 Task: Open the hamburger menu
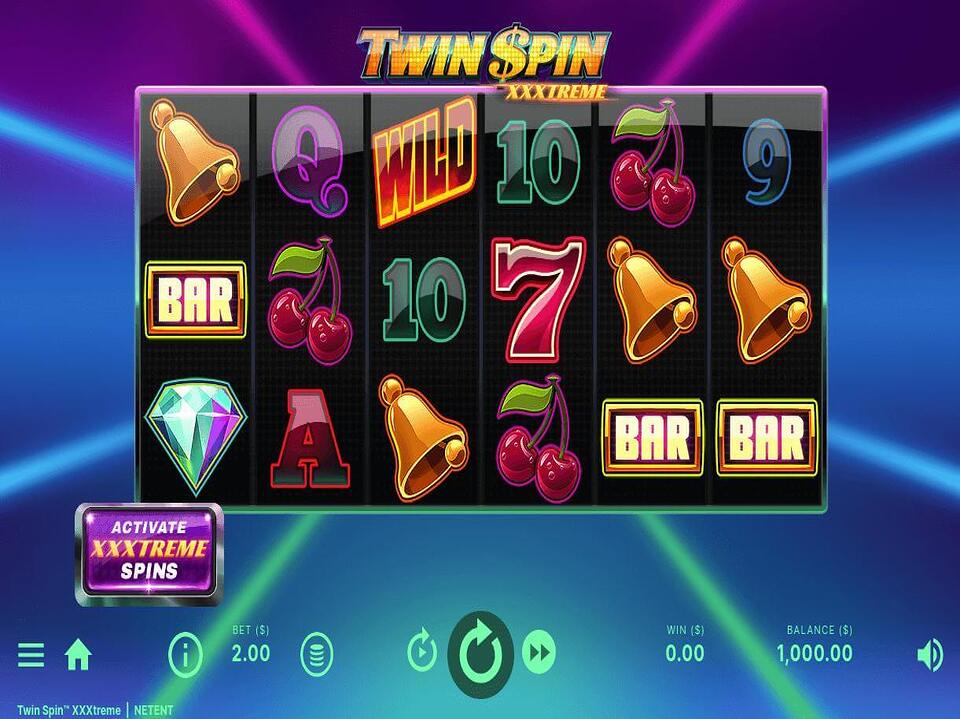tap(31, 655)
